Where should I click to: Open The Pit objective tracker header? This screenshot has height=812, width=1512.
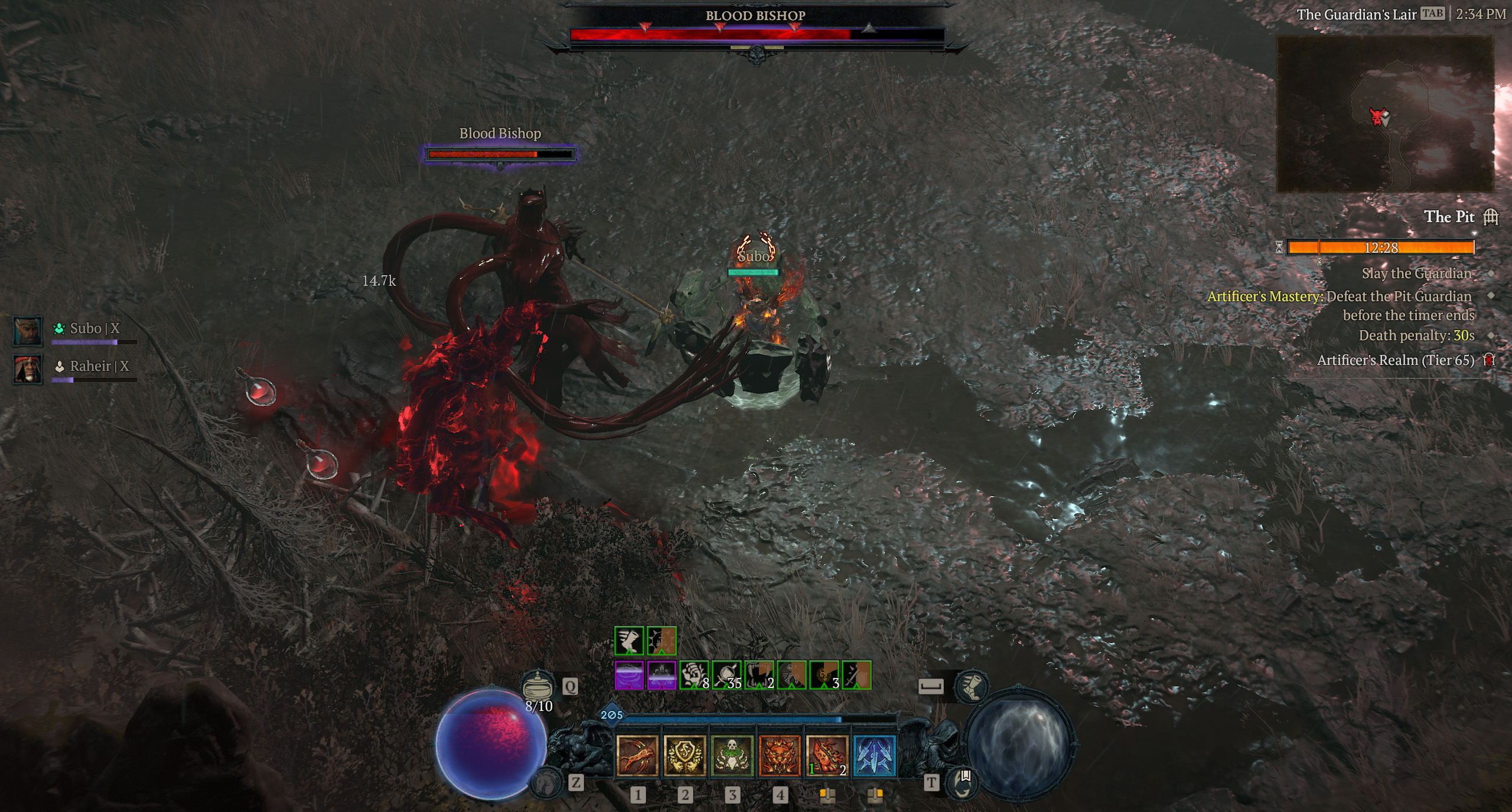(1449, 217)
